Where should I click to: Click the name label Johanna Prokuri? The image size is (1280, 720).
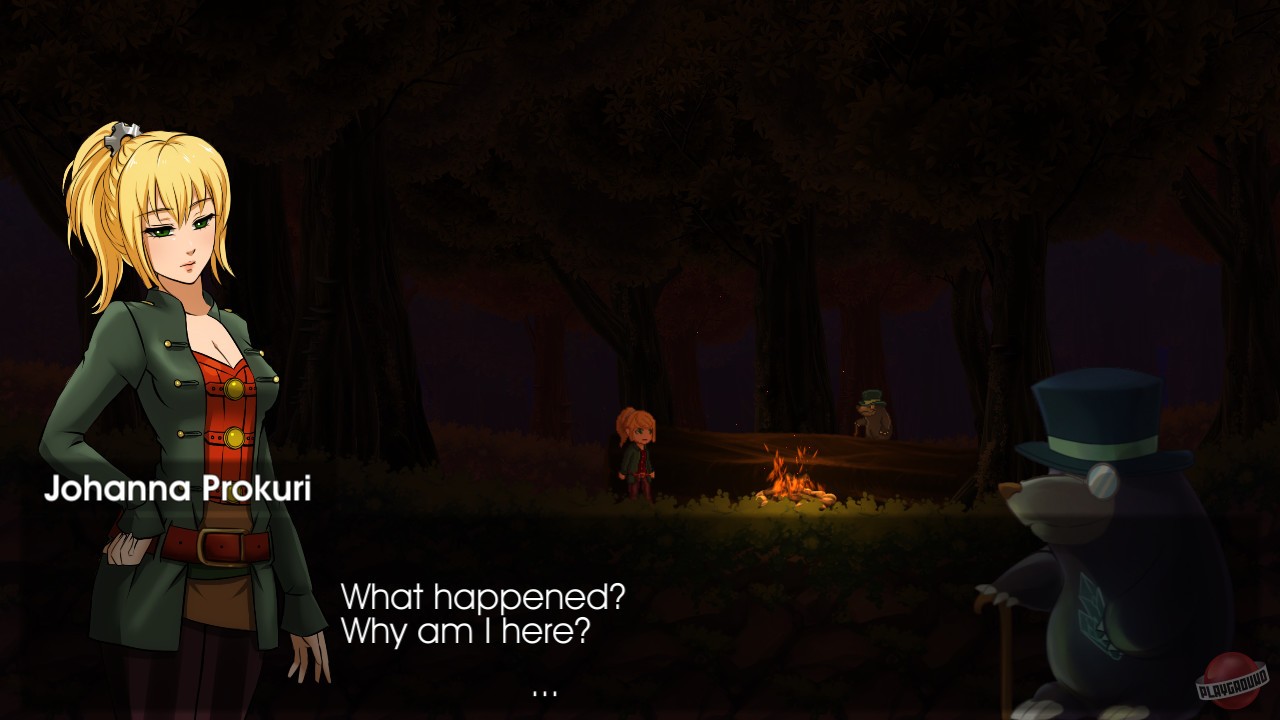point(180,490)
